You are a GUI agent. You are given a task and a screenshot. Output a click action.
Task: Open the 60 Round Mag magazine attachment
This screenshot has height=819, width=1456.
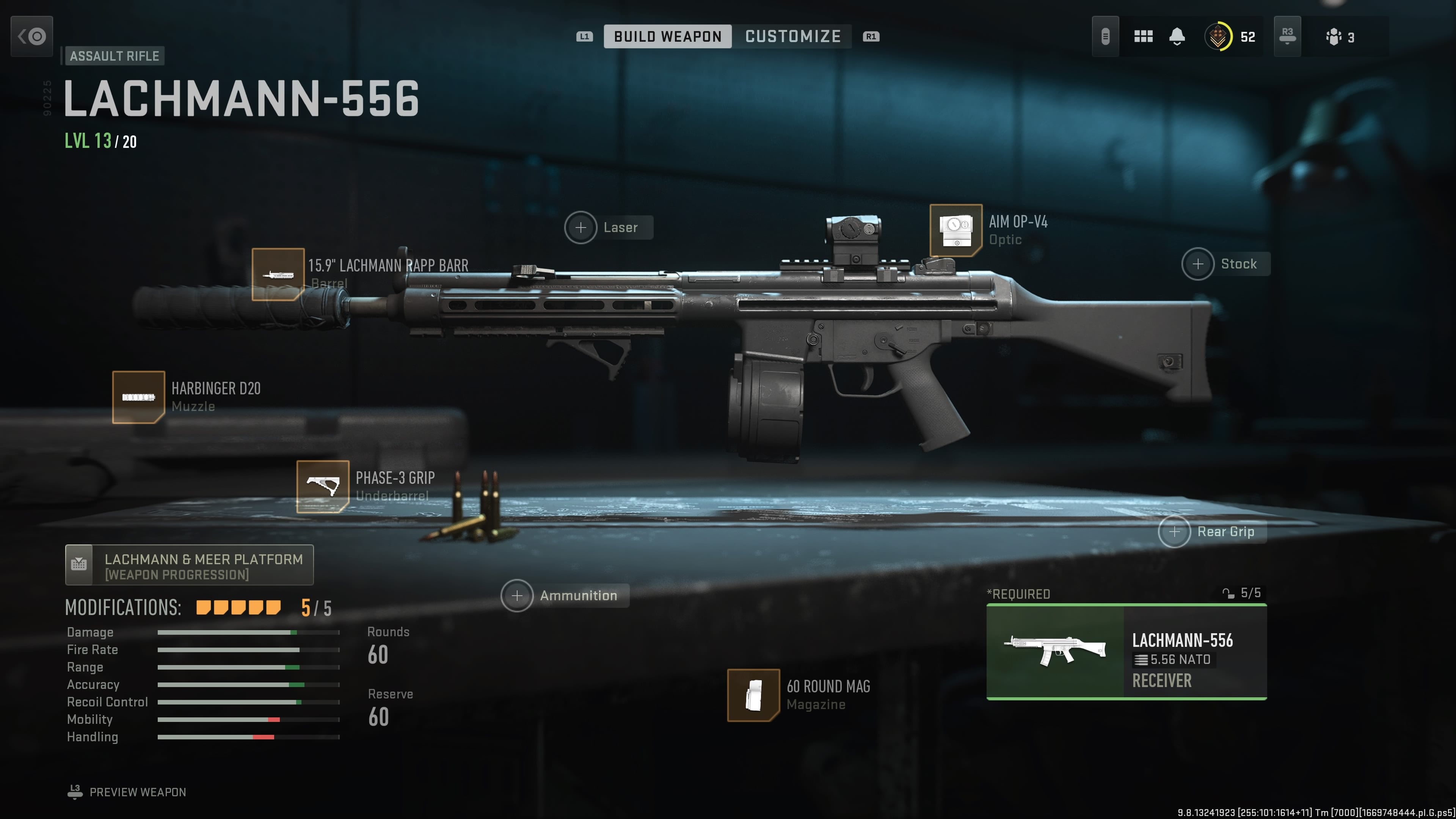(x=753, y=695)
